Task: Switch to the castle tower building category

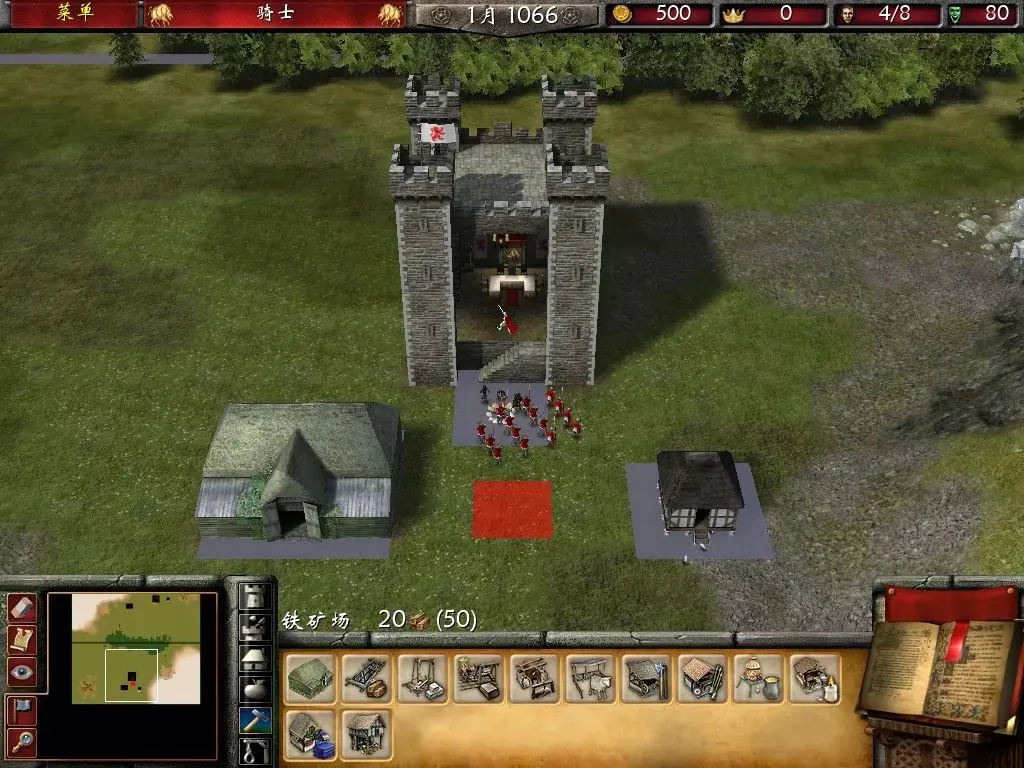Action: click(255, 598)
